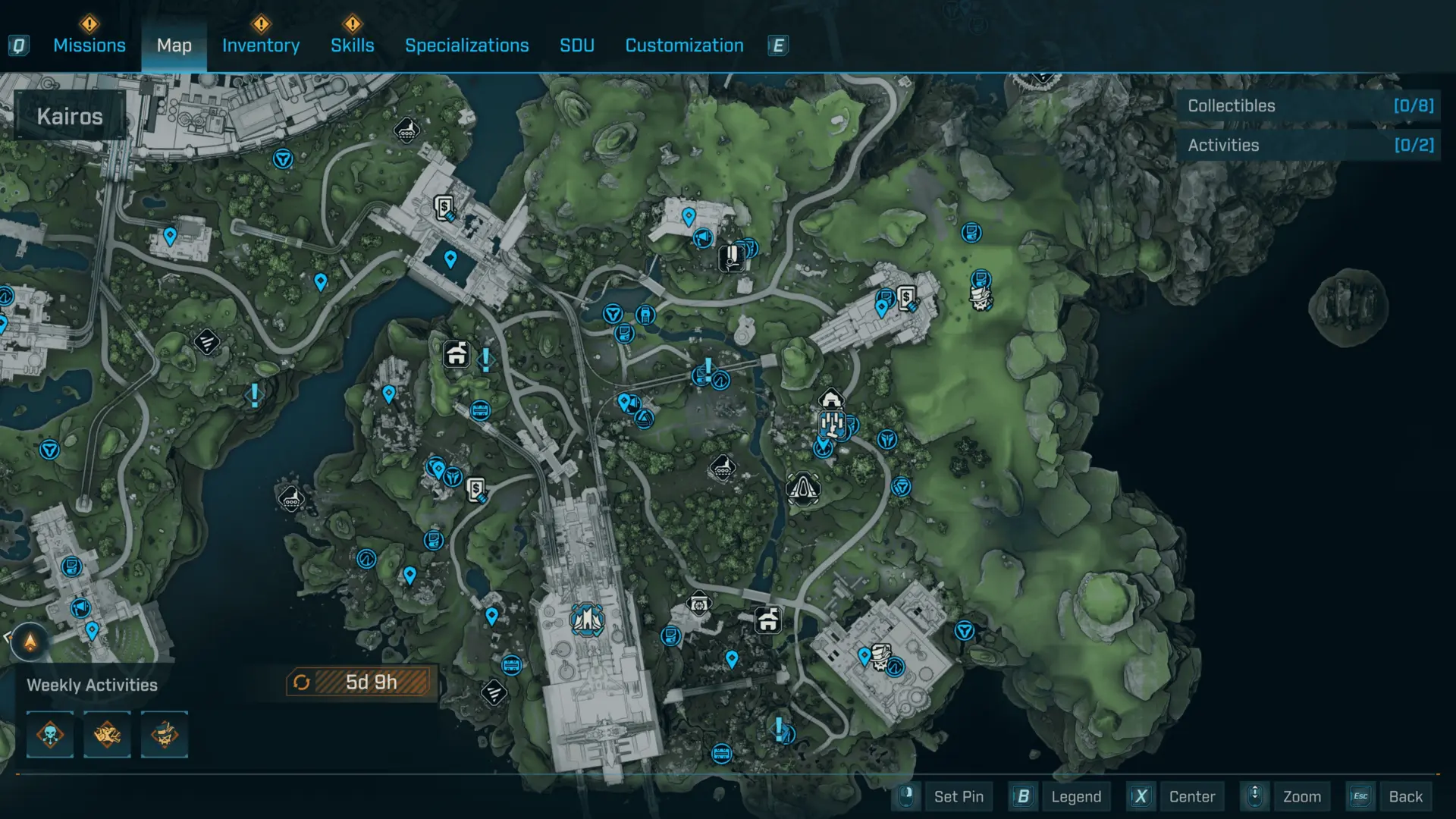Image resolution: width=1456 pixels, height=819 pixels.
Task: Click the Set Pin option
Action: 958,796
